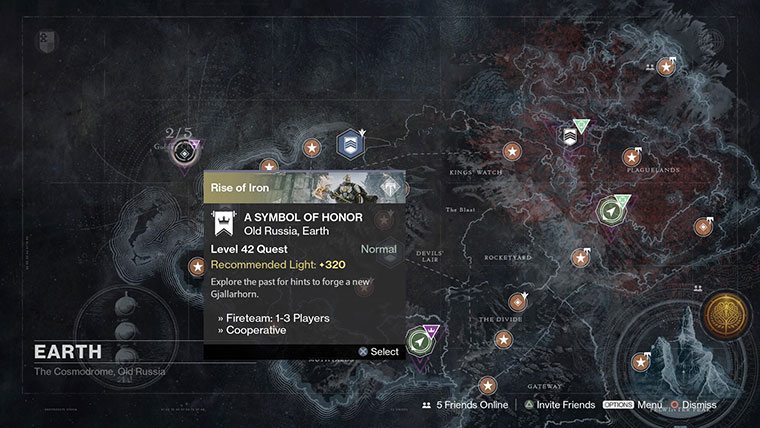Choose the star node beside Rocketyard
The image size is (760, 428).
click(580, 258)
